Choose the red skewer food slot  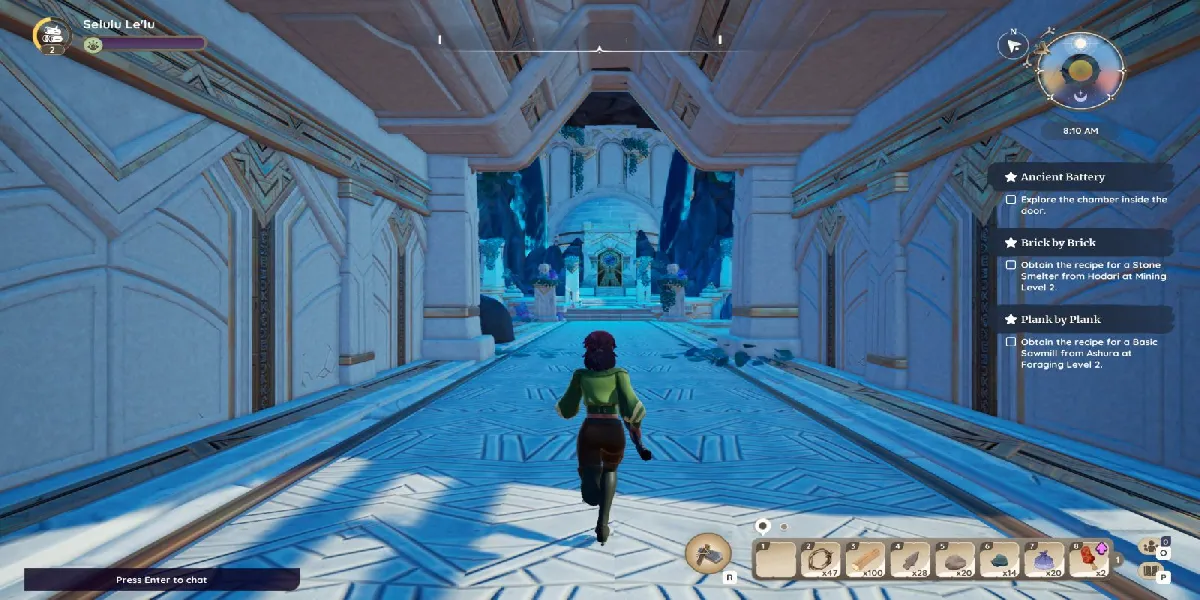(x=1089, y=559)
